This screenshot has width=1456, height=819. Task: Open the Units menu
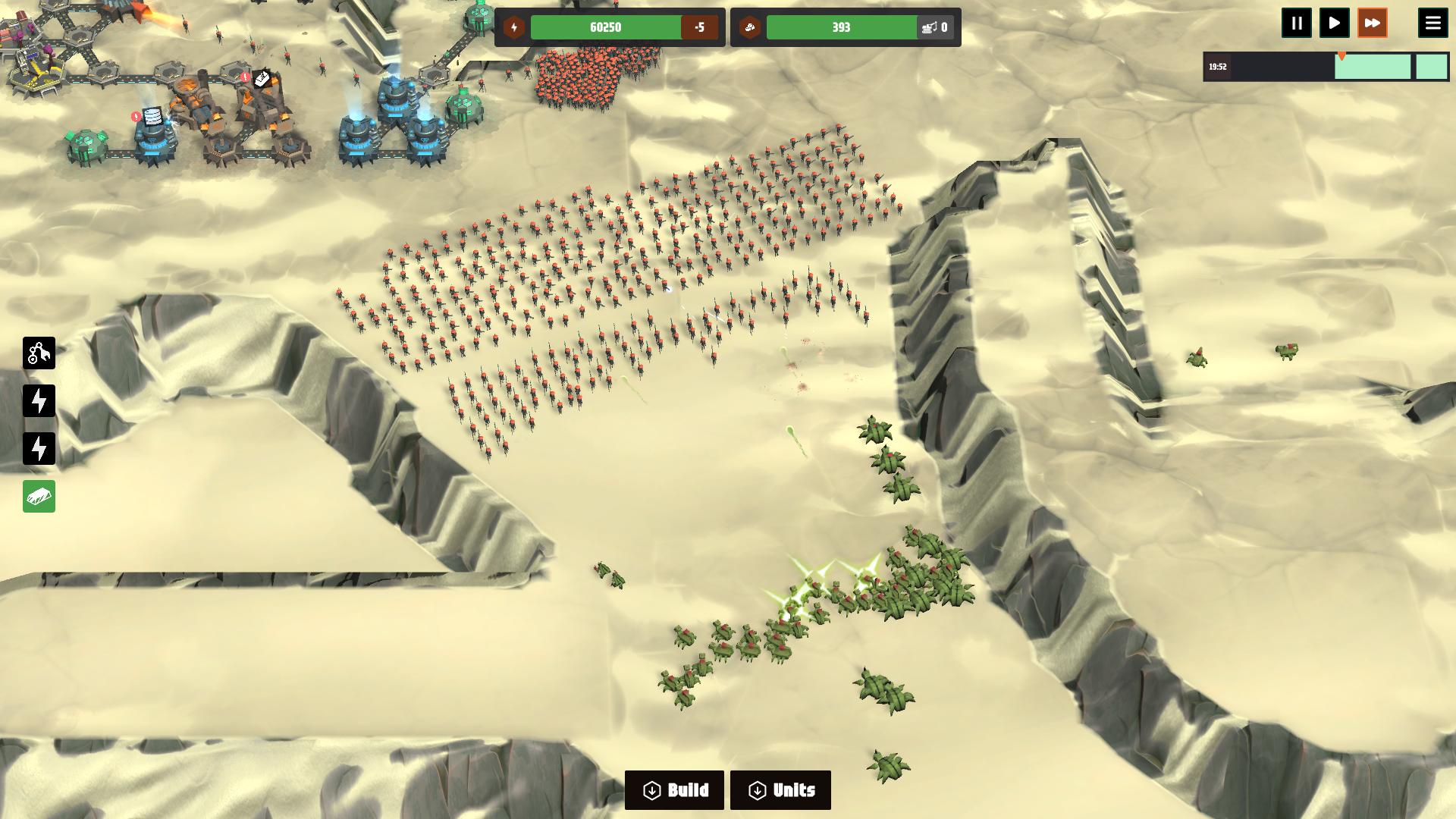tap(780, 790)
